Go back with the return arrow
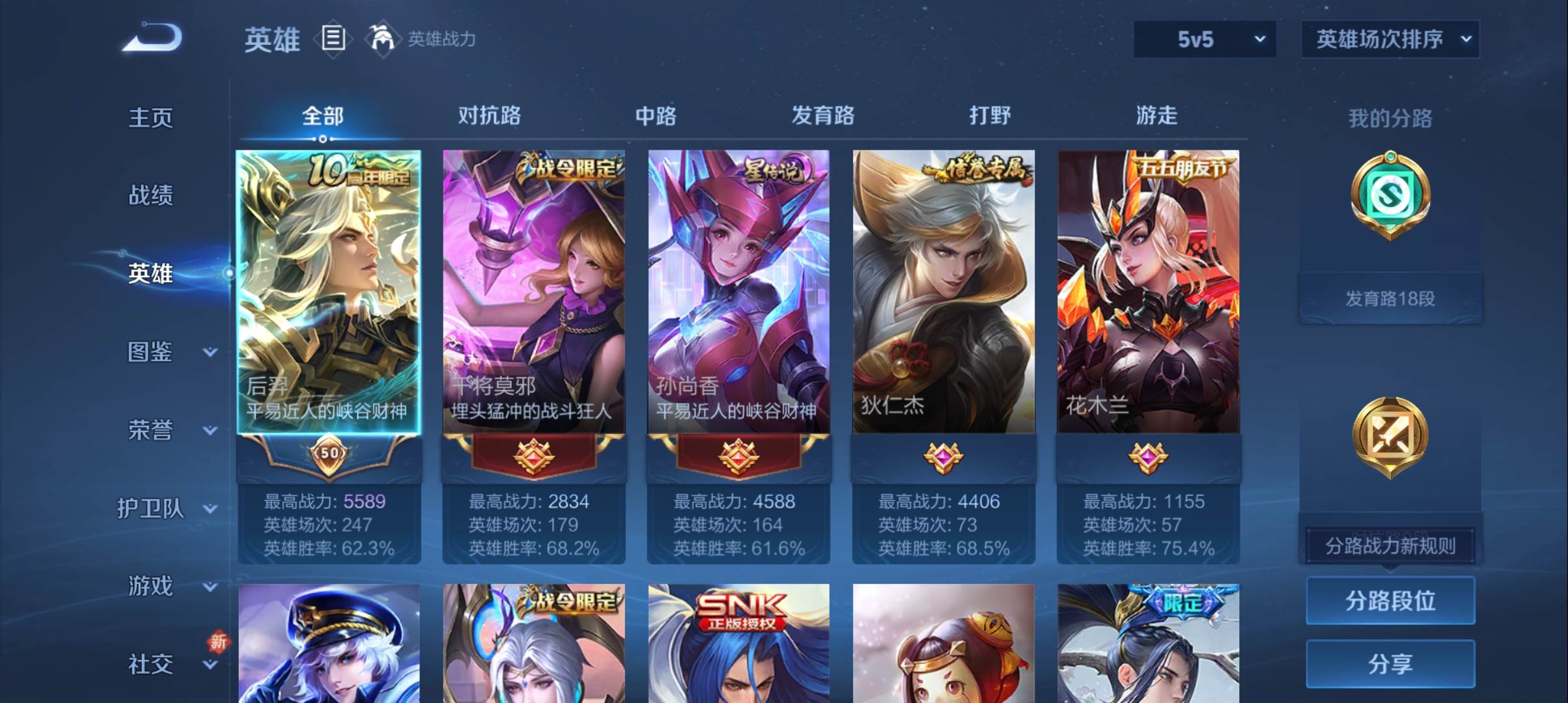The width and height of the screenshot is (1568, 703). pyautogui.click(x=152, y=38)
